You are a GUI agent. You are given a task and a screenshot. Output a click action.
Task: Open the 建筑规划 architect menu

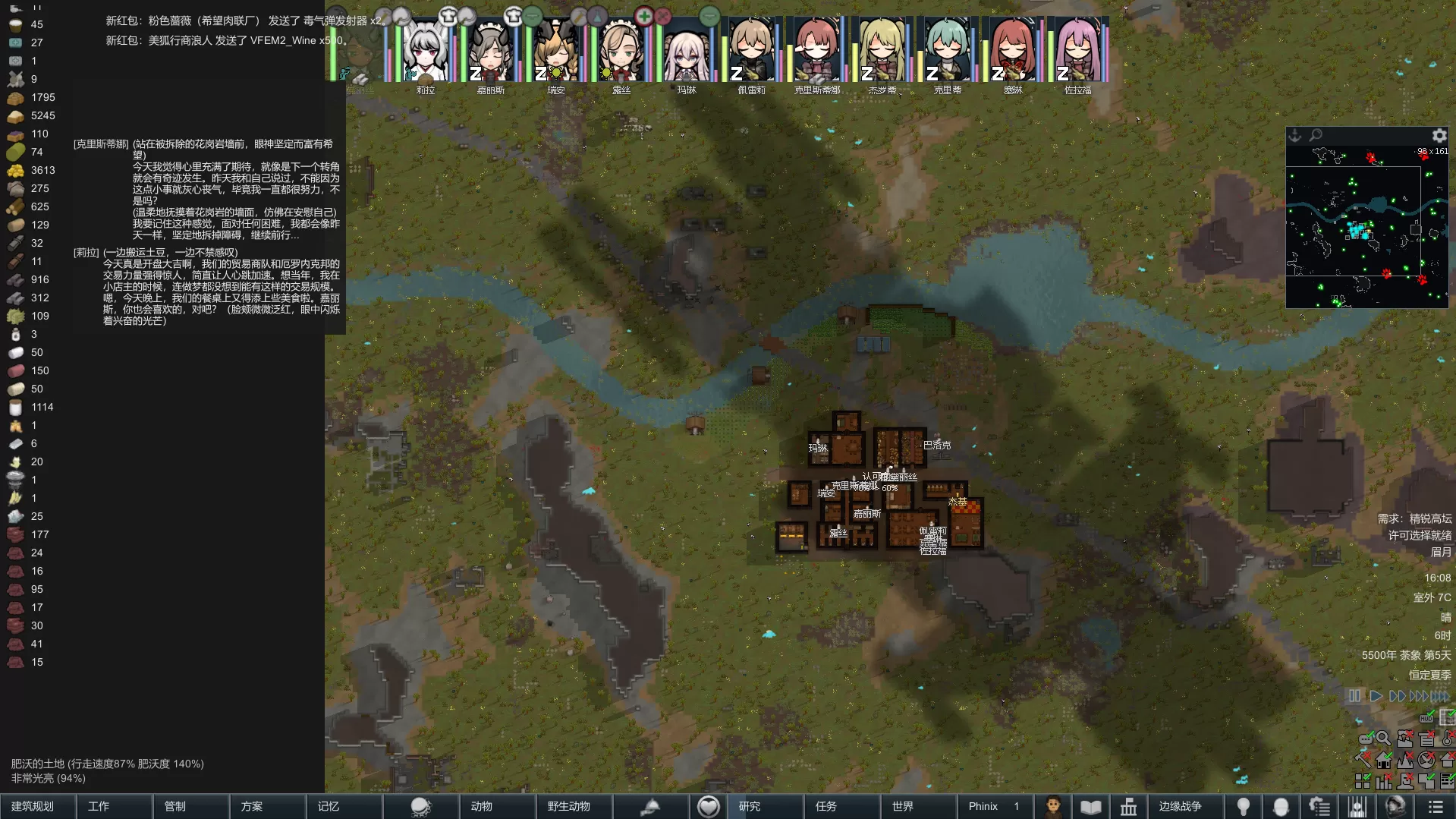click(33, 806)
